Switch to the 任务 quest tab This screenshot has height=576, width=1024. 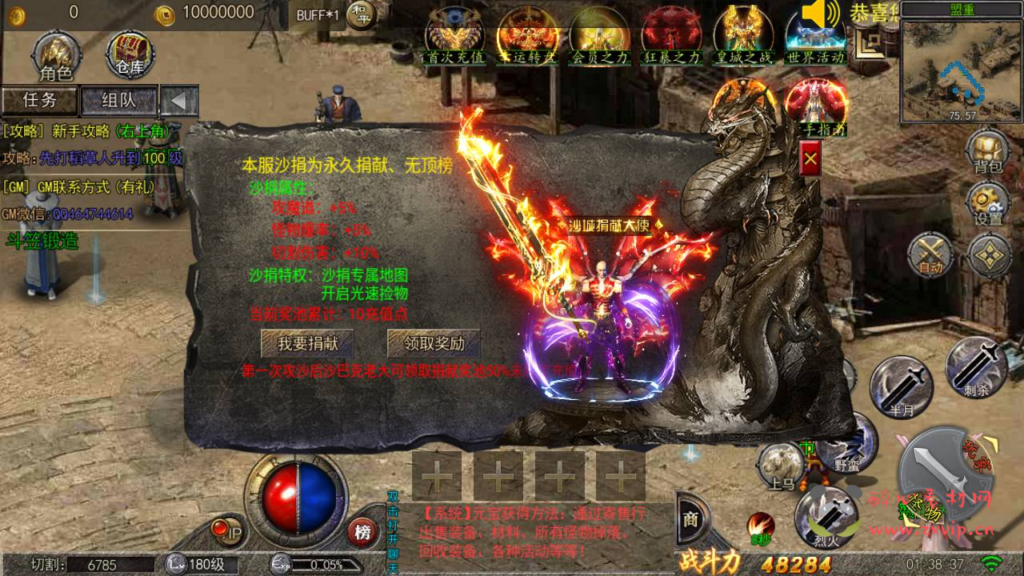coord(39,101)
